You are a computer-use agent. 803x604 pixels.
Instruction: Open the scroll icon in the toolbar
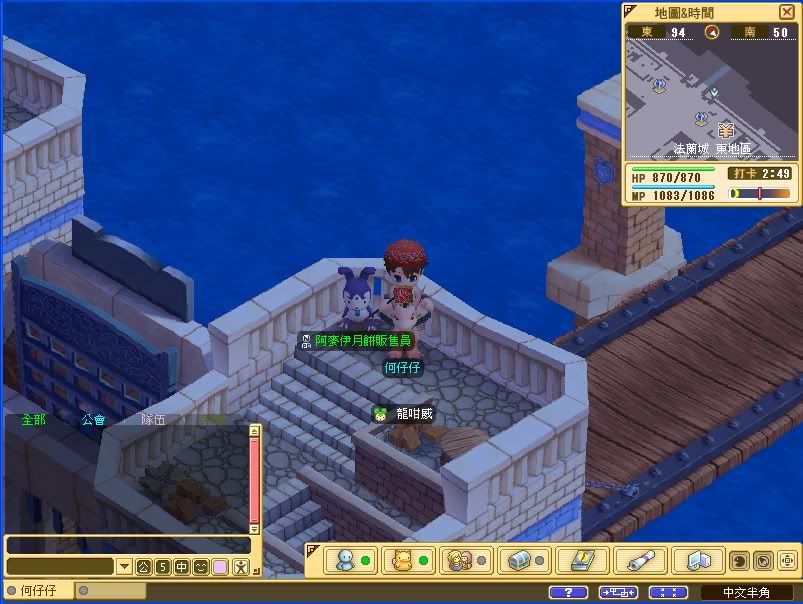(634, 560)
